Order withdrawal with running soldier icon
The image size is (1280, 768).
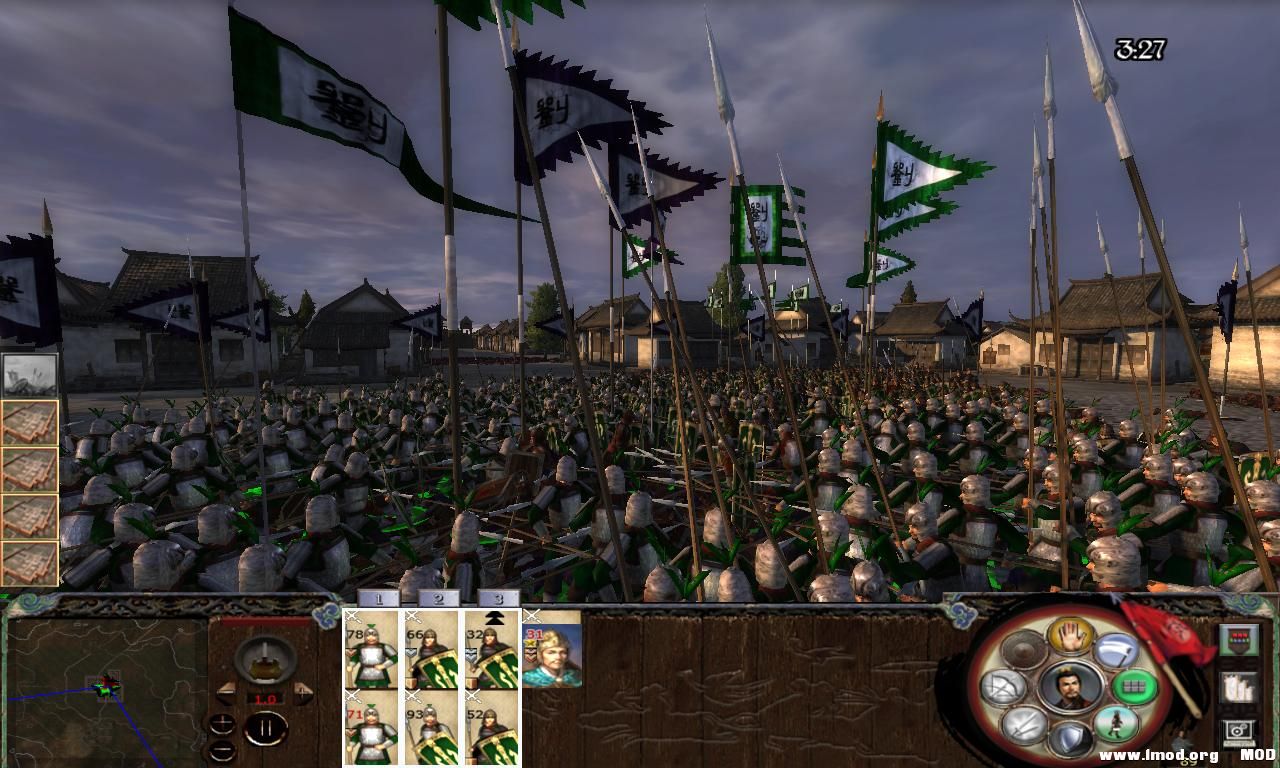coord(1119,724)
